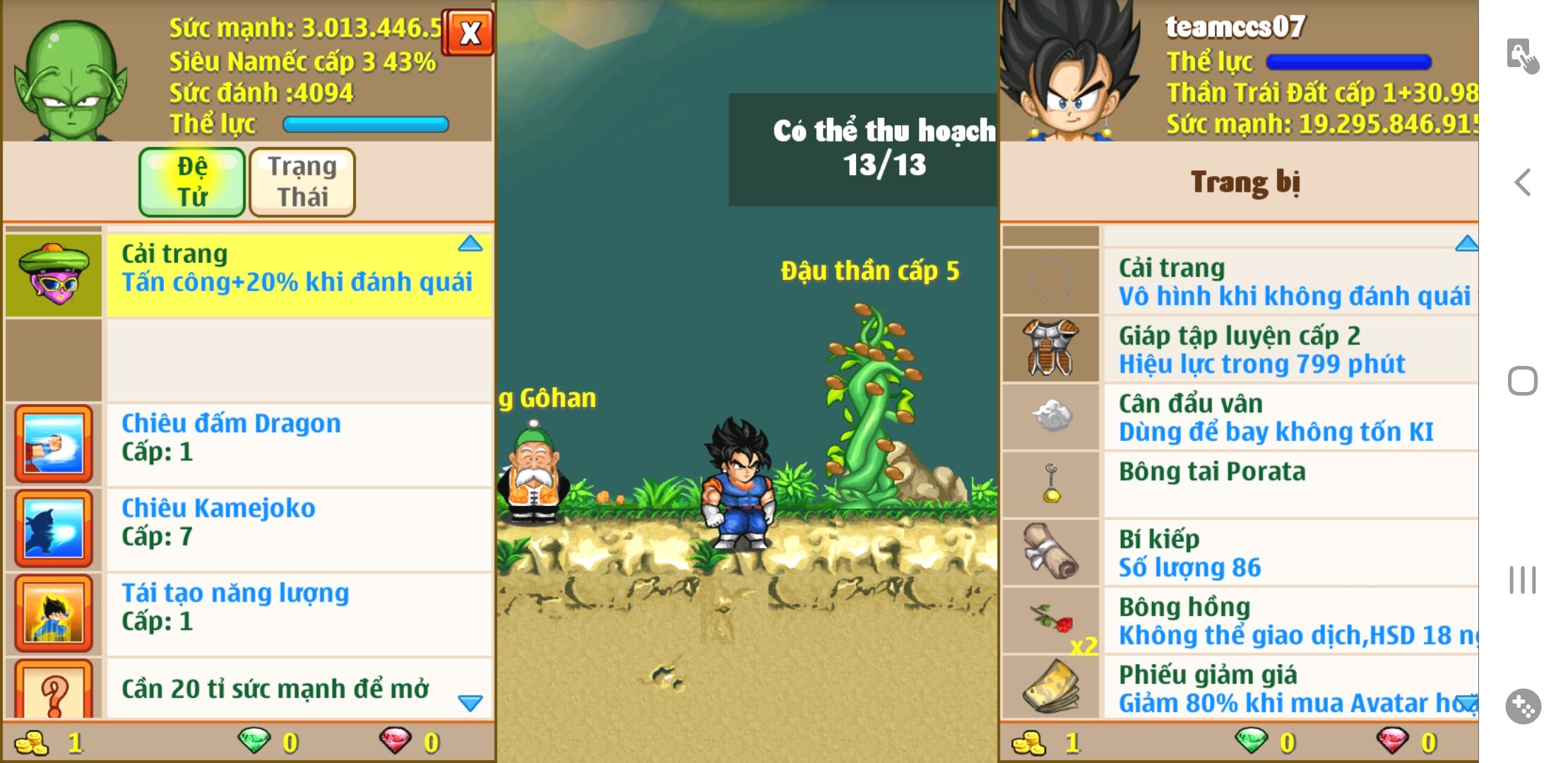
Task: Close the disciple panel with the X button
Action: [x=468, y=32]
